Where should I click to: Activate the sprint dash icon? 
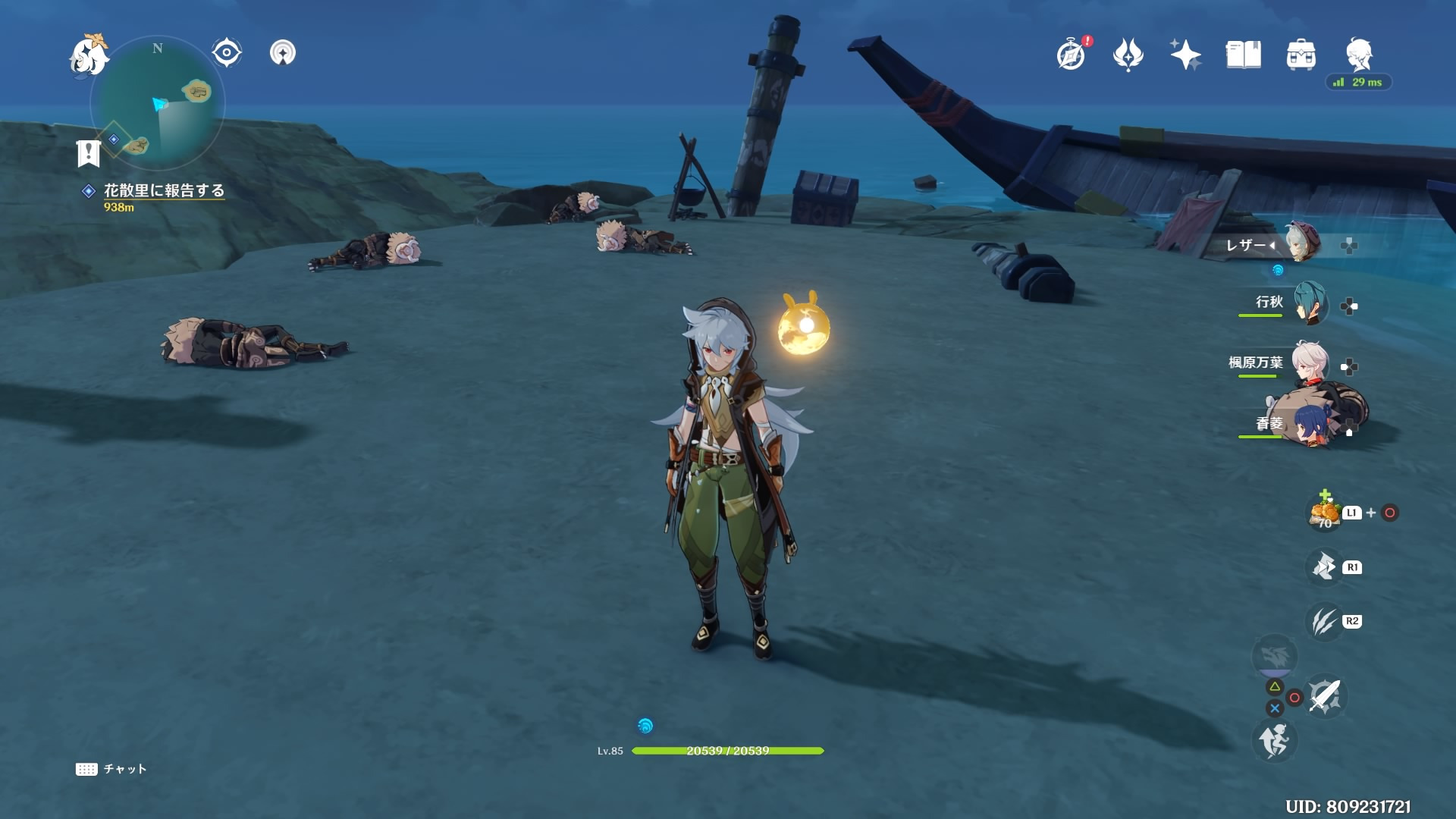(x=1274, y=740)
